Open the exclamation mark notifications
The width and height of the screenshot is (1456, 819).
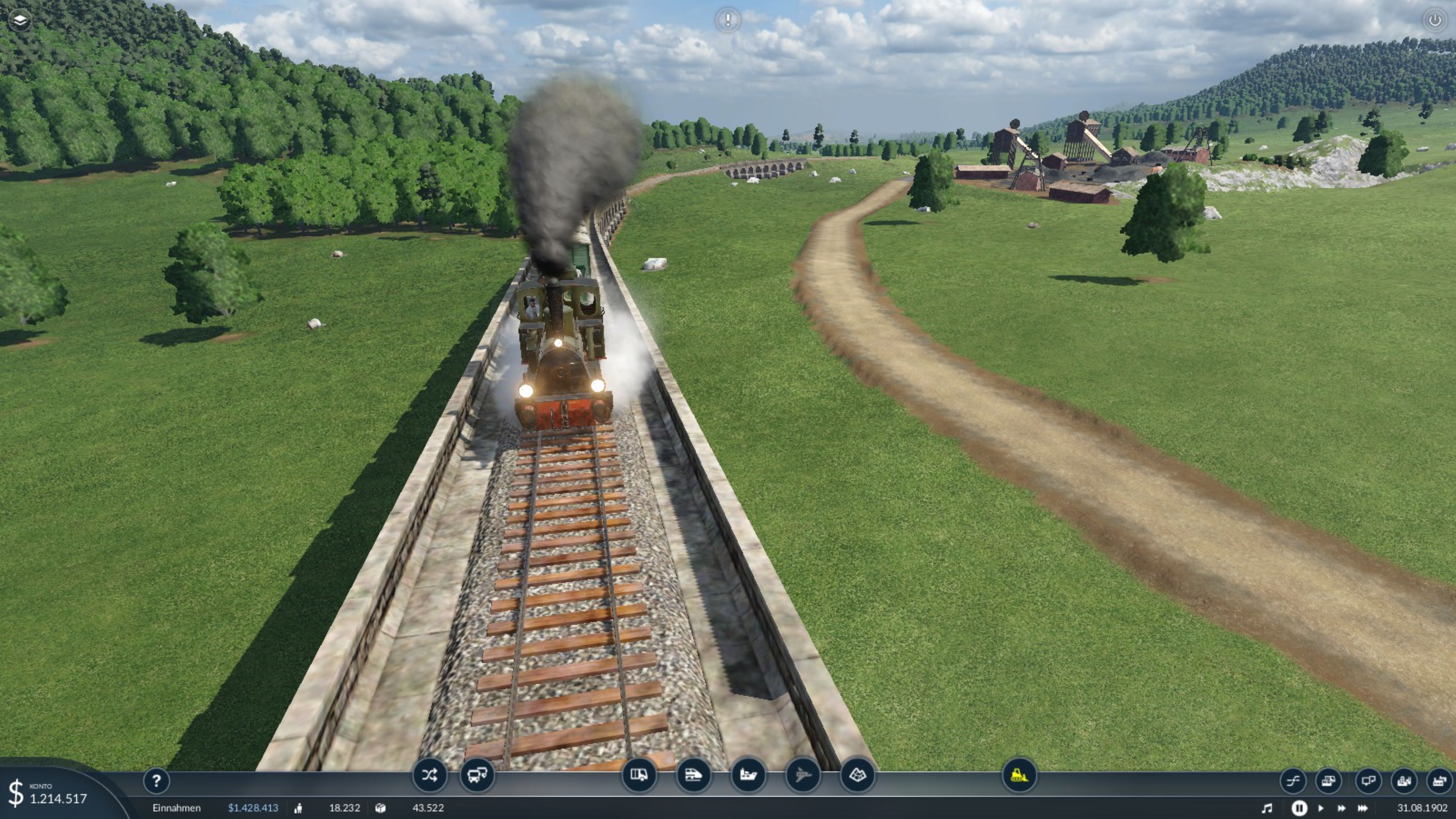(x=727, y=20)
